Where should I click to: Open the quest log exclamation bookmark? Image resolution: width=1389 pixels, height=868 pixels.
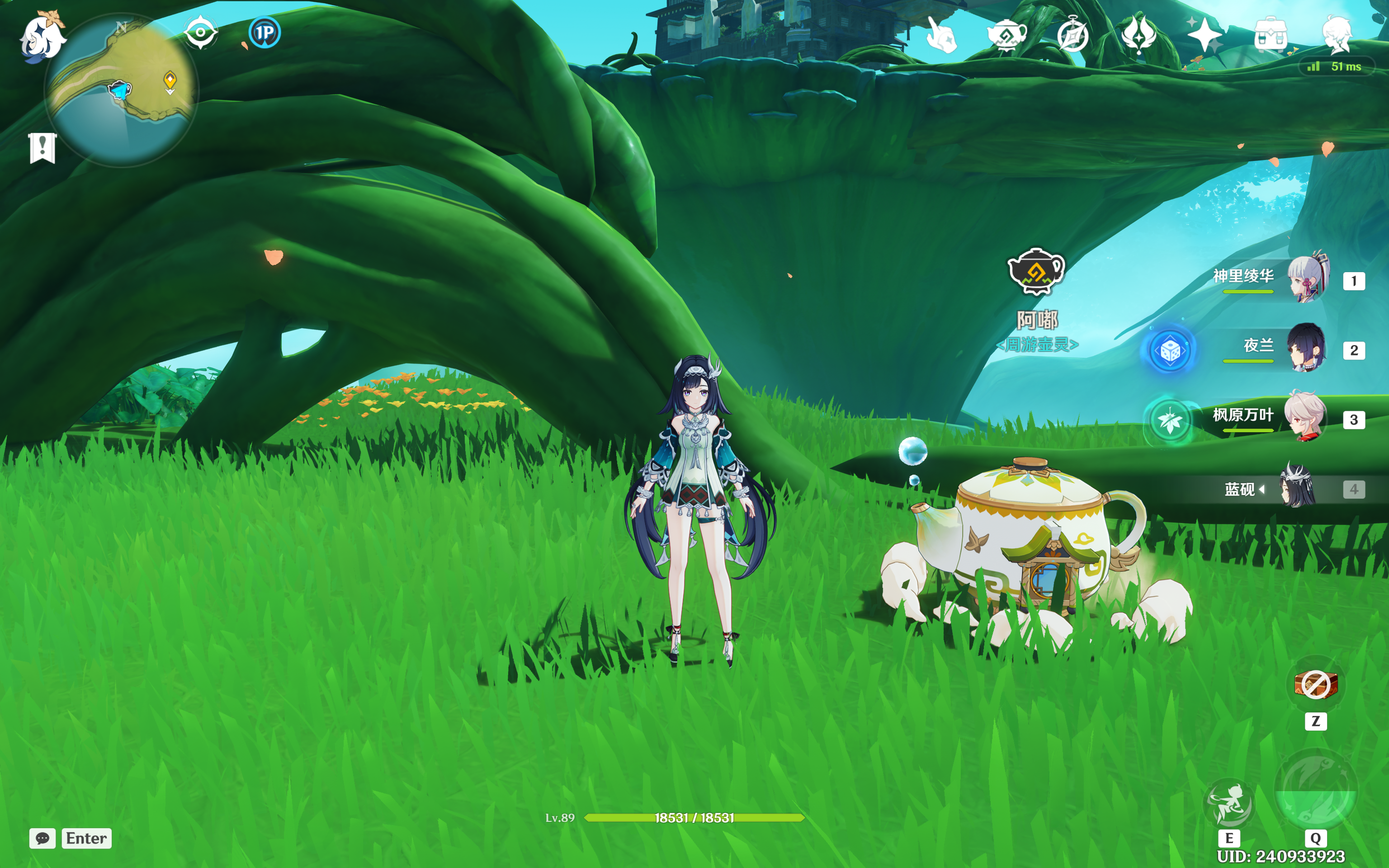pos(43,147)
